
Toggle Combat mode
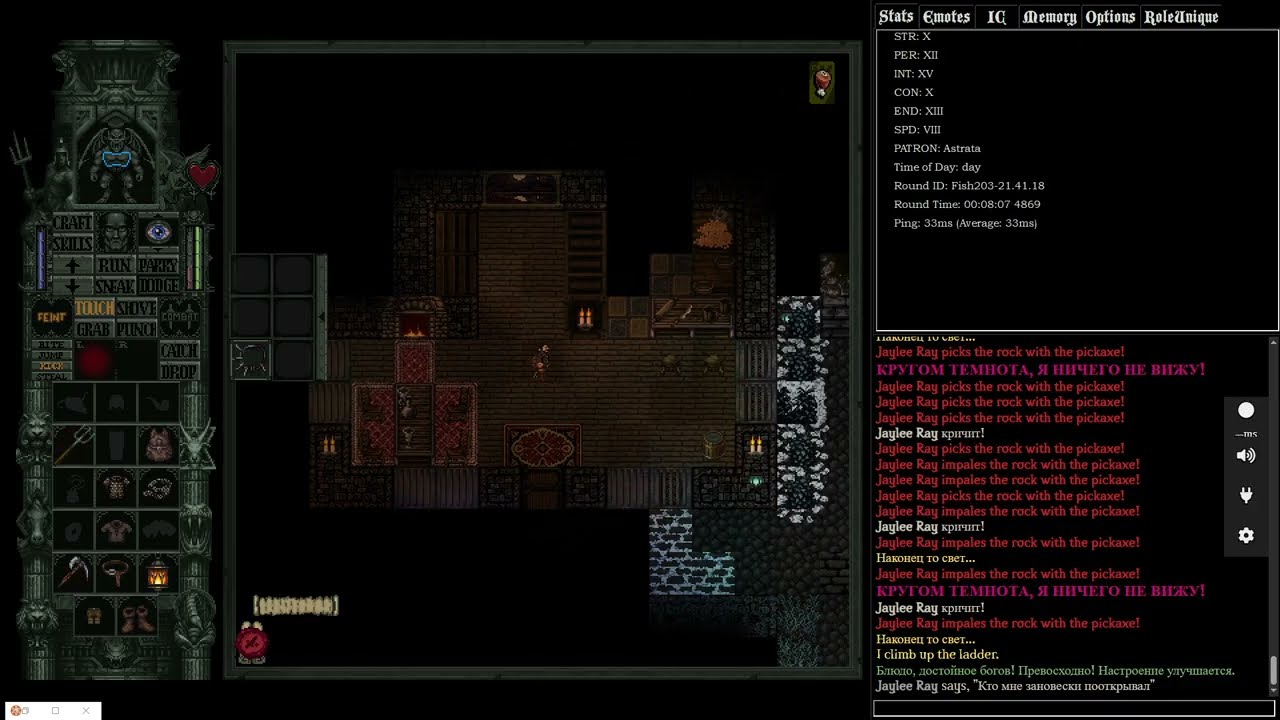point(180,317)
